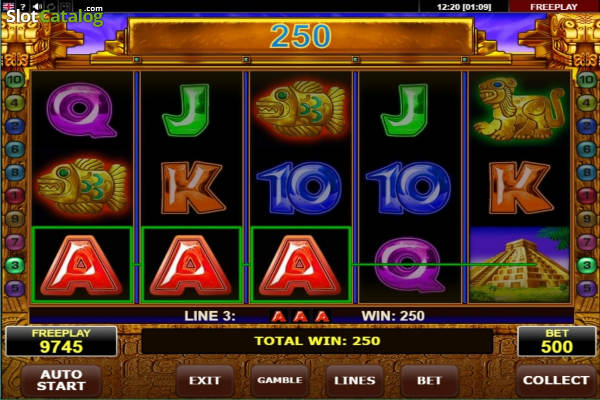Image resolution: width=600 pixels, height=400 pixels.
Task: Collect the 250 win
Action: (556, 380)
